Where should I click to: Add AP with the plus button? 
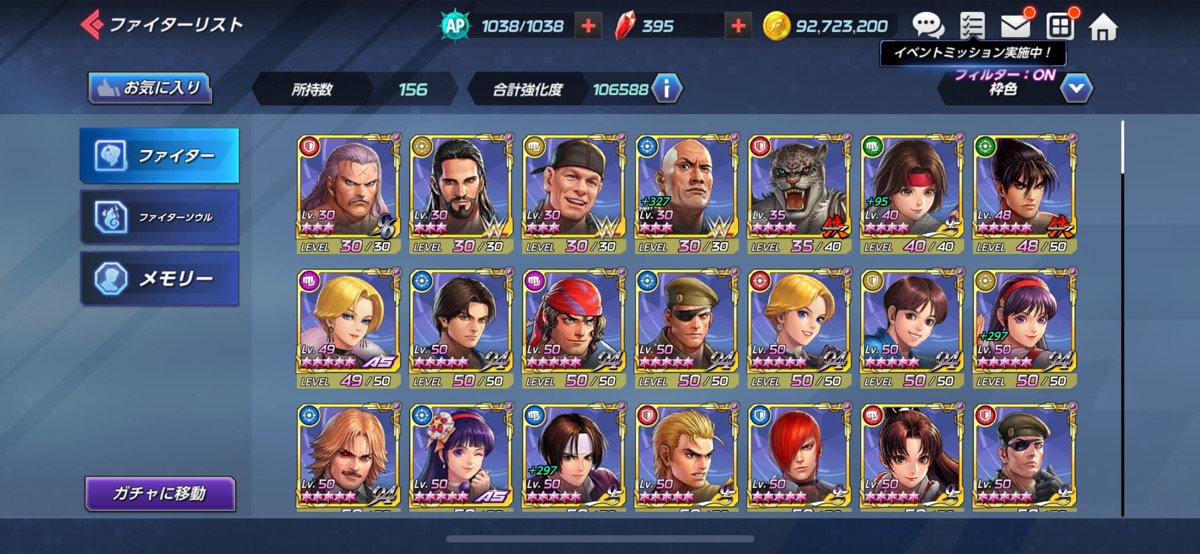coord(589,26)
